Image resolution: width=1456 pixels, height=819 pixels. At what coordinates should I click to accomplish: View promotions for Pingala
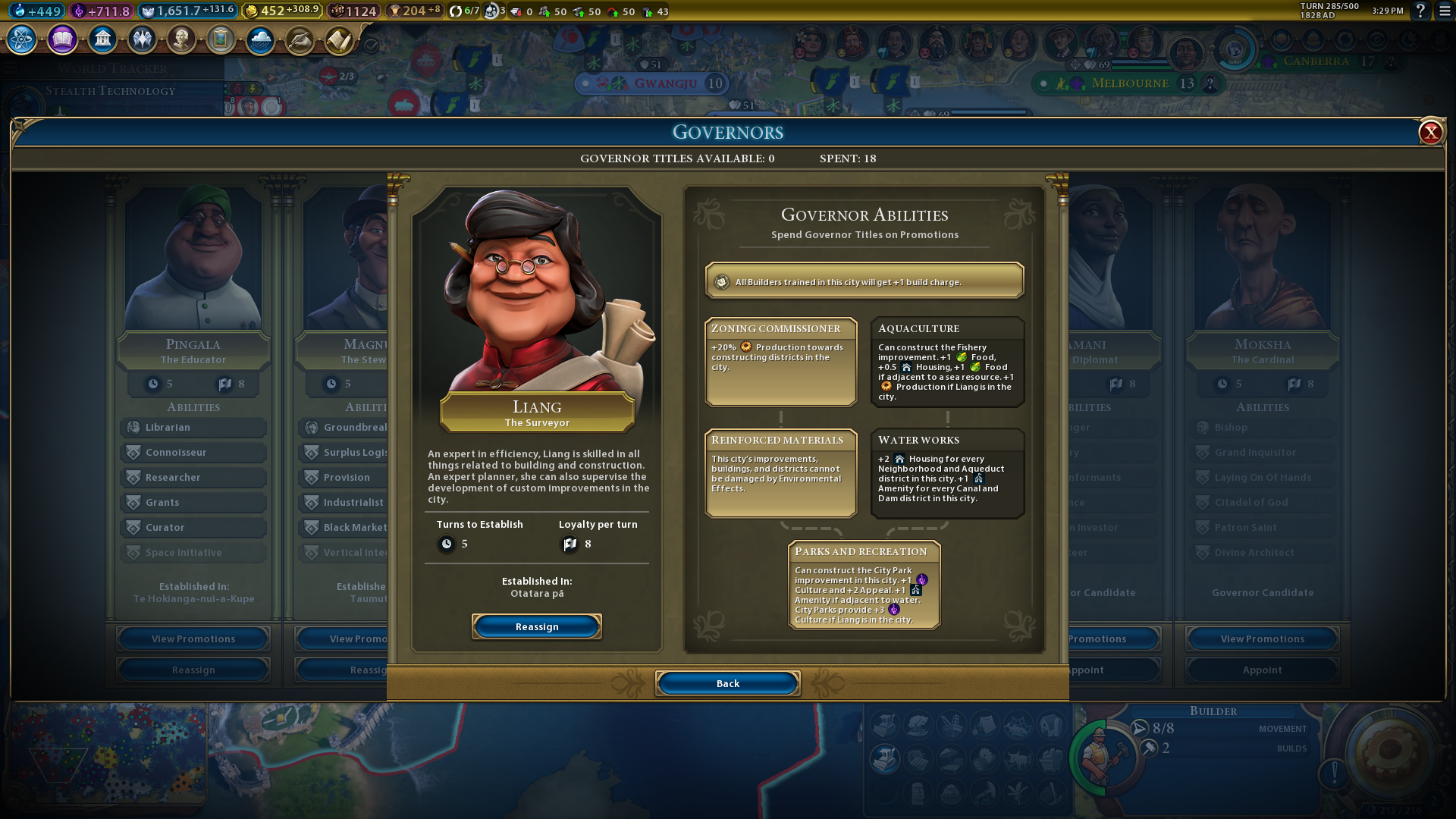point(193,639)
